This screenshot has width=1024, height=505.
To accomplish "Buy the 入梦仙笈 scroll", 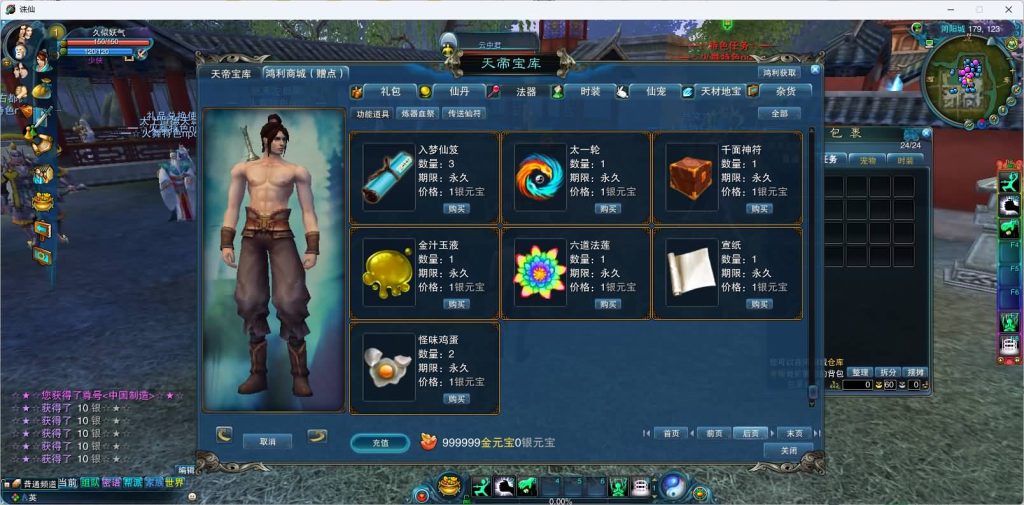I will (x=456, y=209).
